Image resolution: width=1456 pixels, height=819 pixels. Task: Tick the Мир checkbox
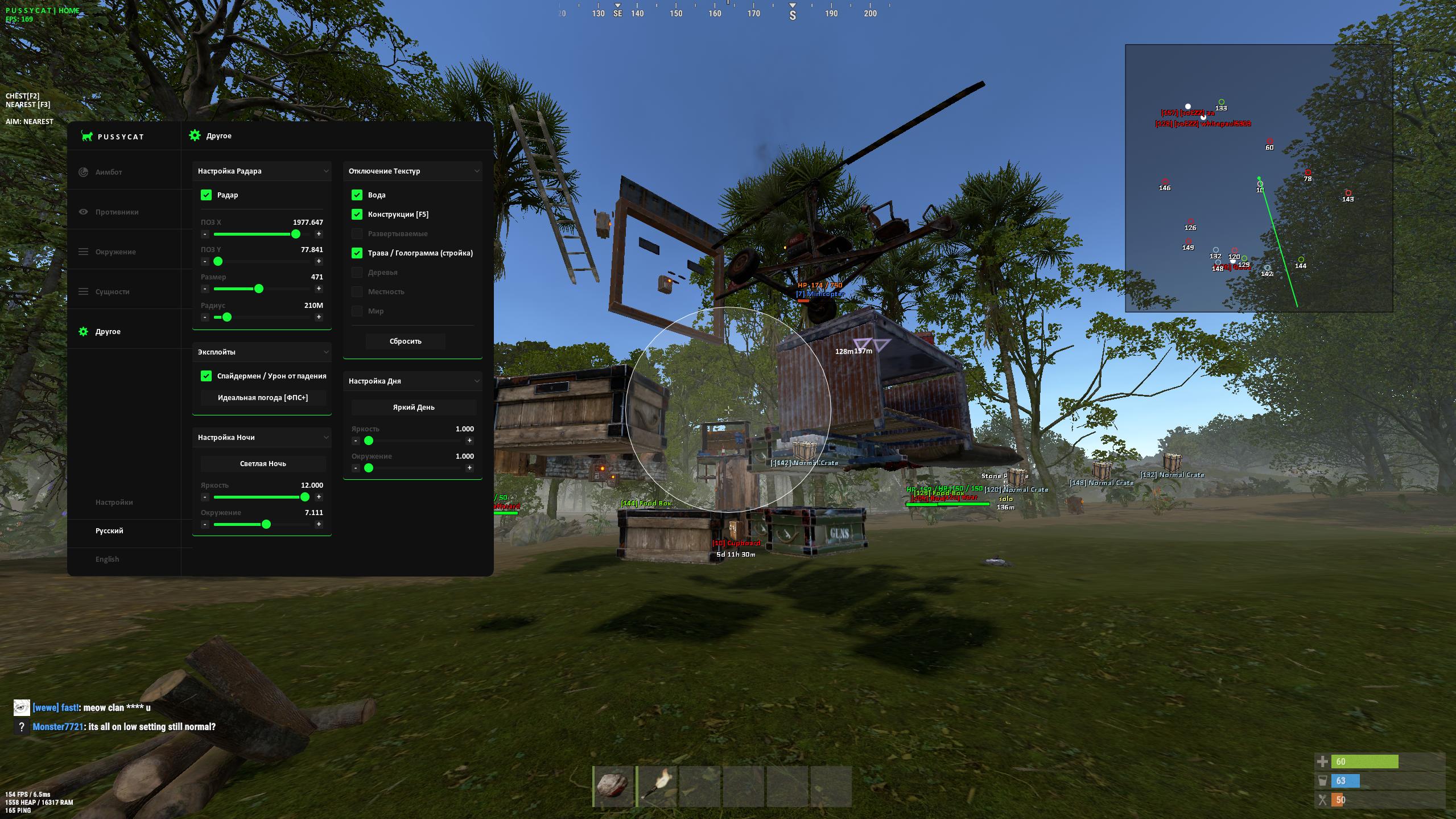(357, 311)
